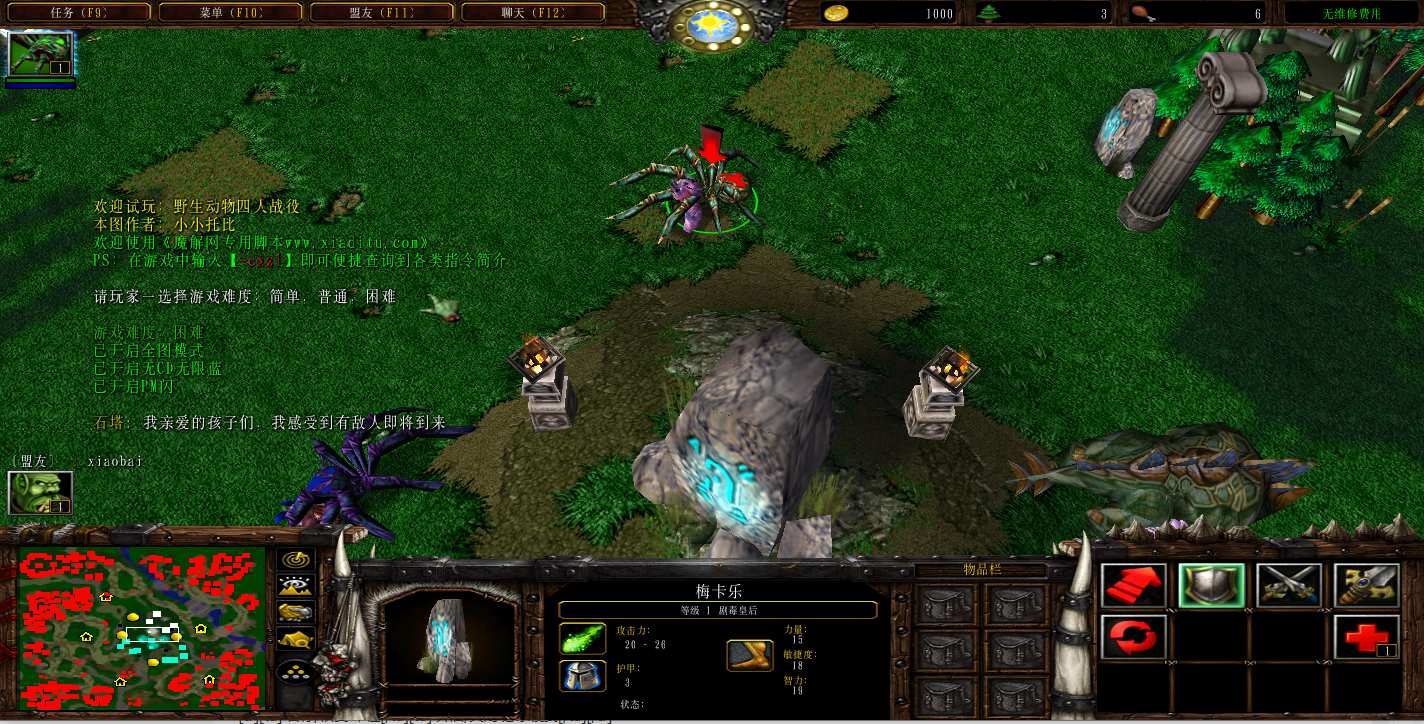
Task: Open the 聊天 (F12) chat log
Action: pos(532,13)
